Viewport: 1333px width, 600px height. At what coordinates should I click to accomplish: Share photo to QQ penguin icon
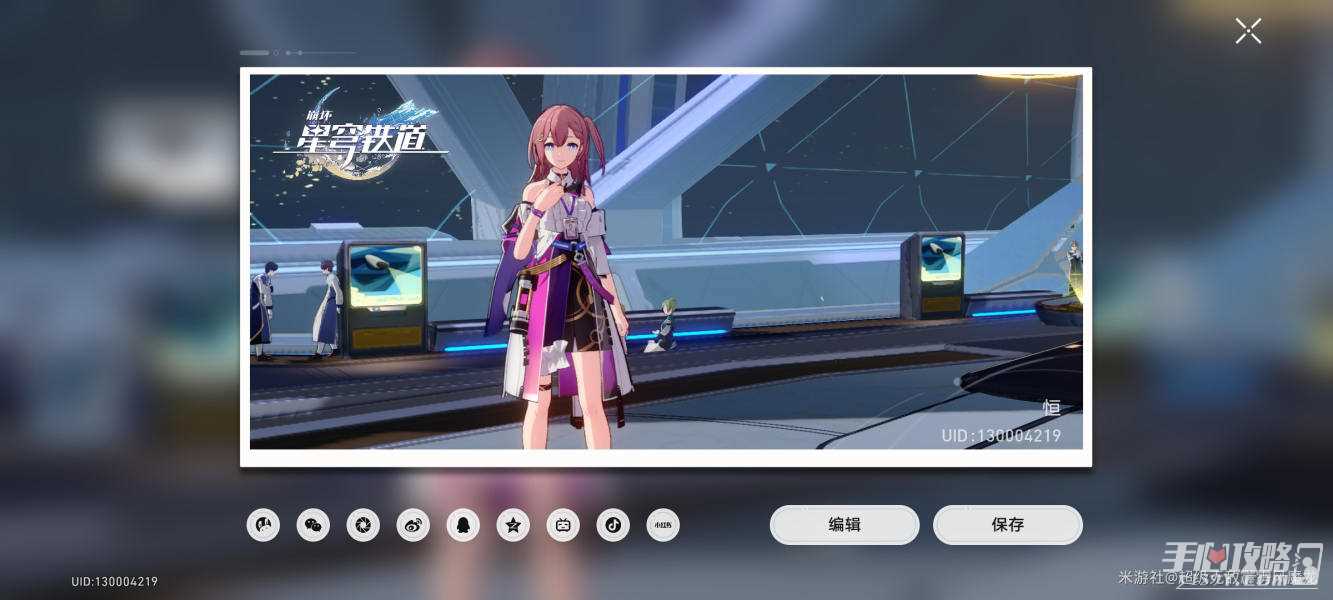pos(463,525)
